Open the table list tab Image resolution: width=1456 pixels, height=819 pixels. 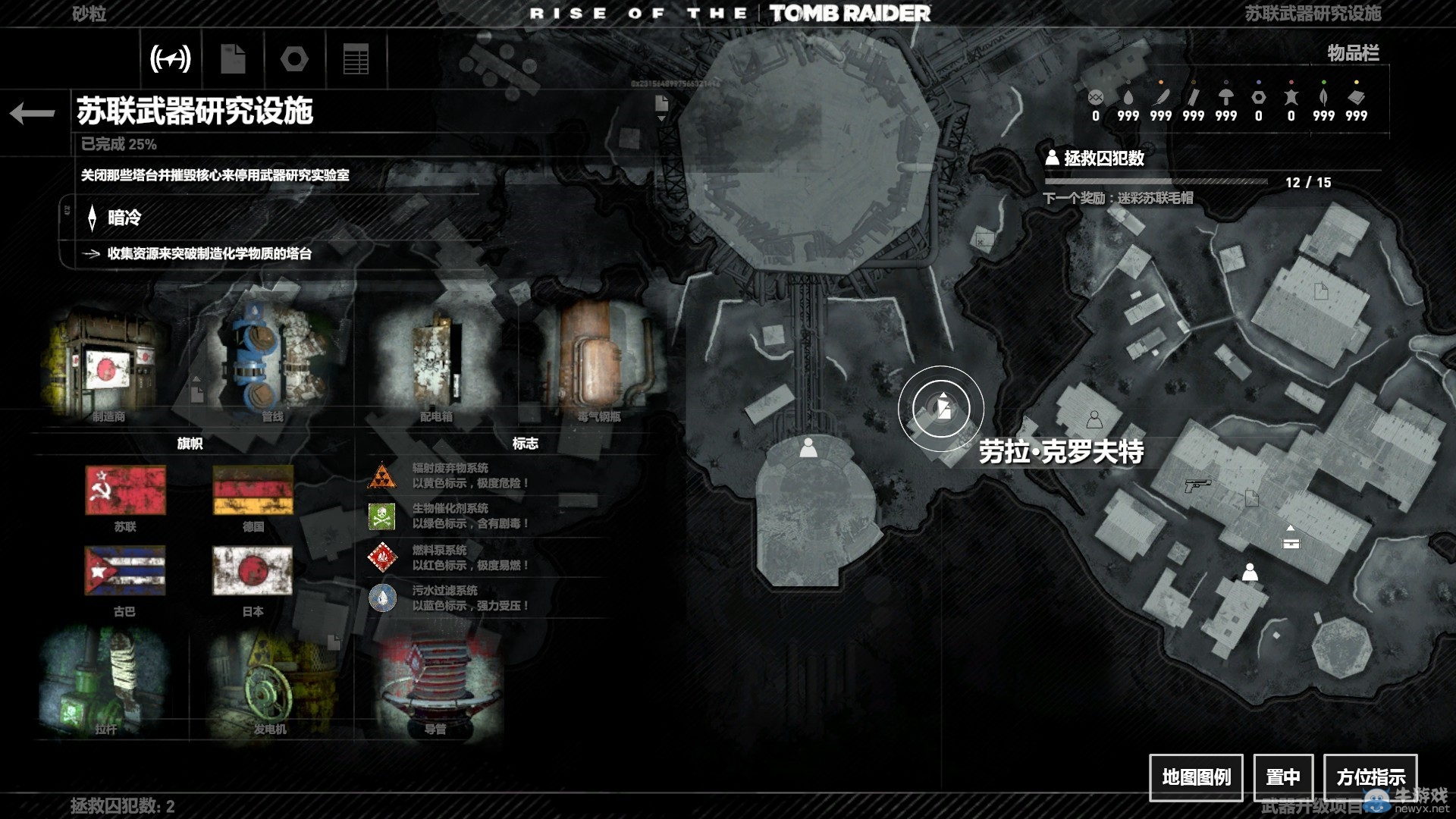pos(356,58)
